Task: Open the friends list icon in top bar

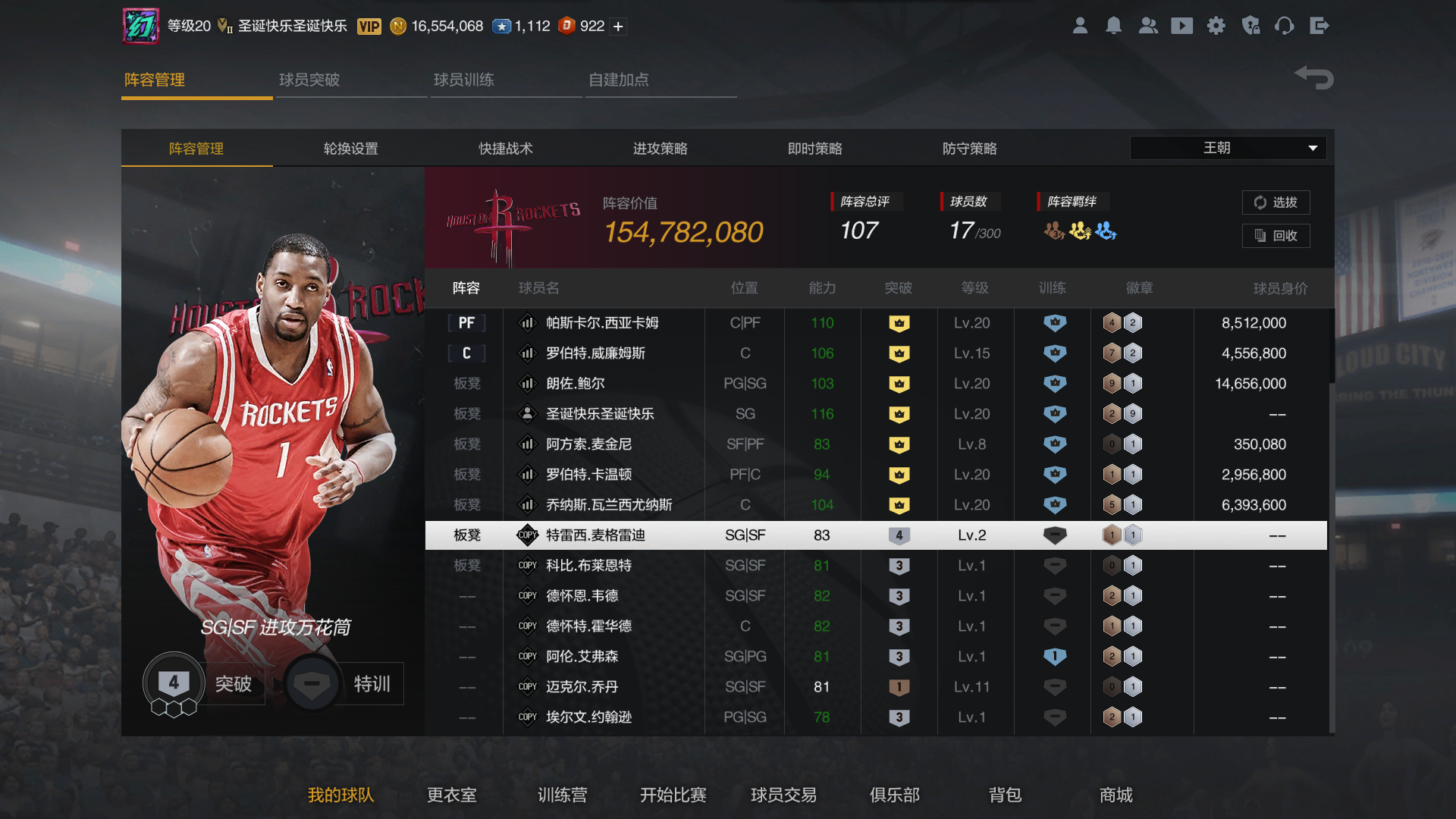Action: (x=1148, y=26)
